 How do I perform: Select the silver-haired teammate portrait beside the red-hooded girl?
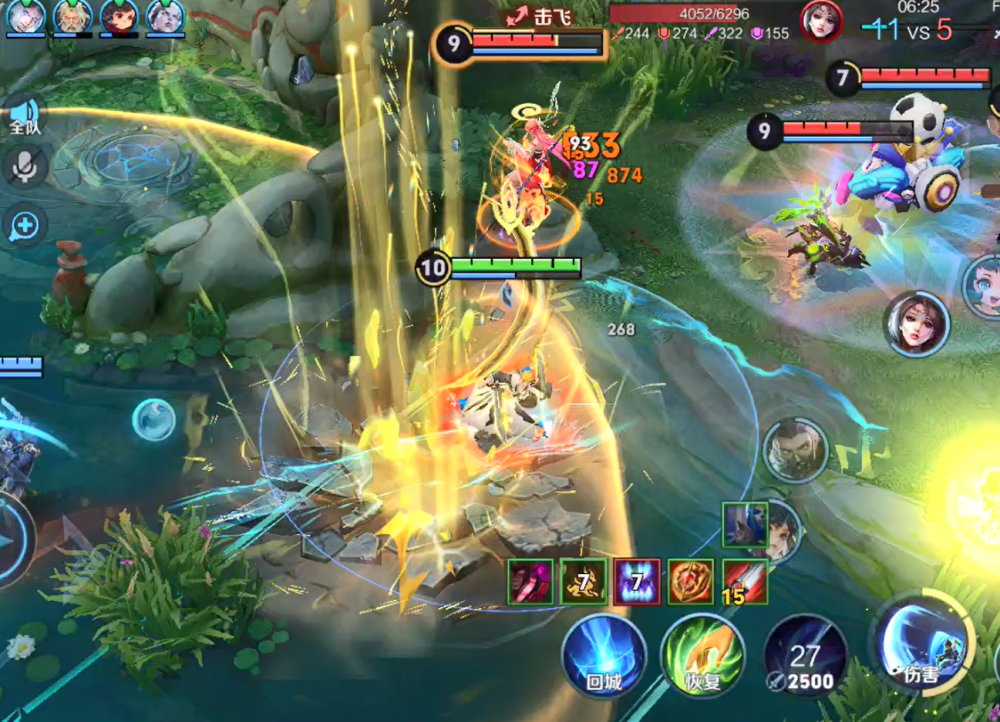(165, 17)
